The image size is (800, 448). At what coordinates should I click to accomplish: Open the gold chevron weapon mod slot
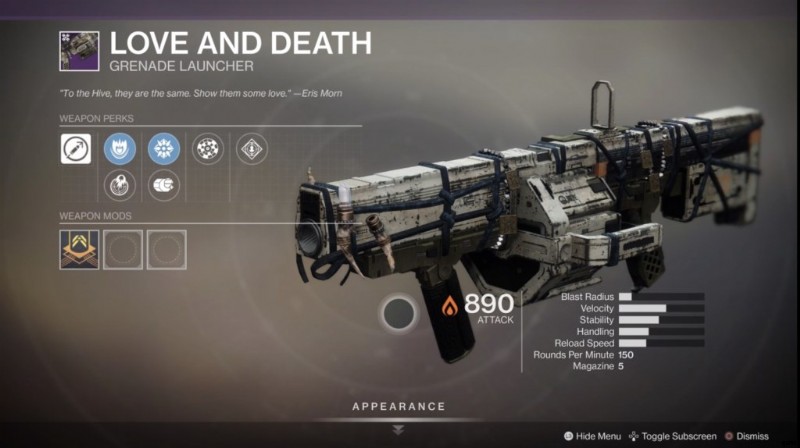tap(78, 249)
